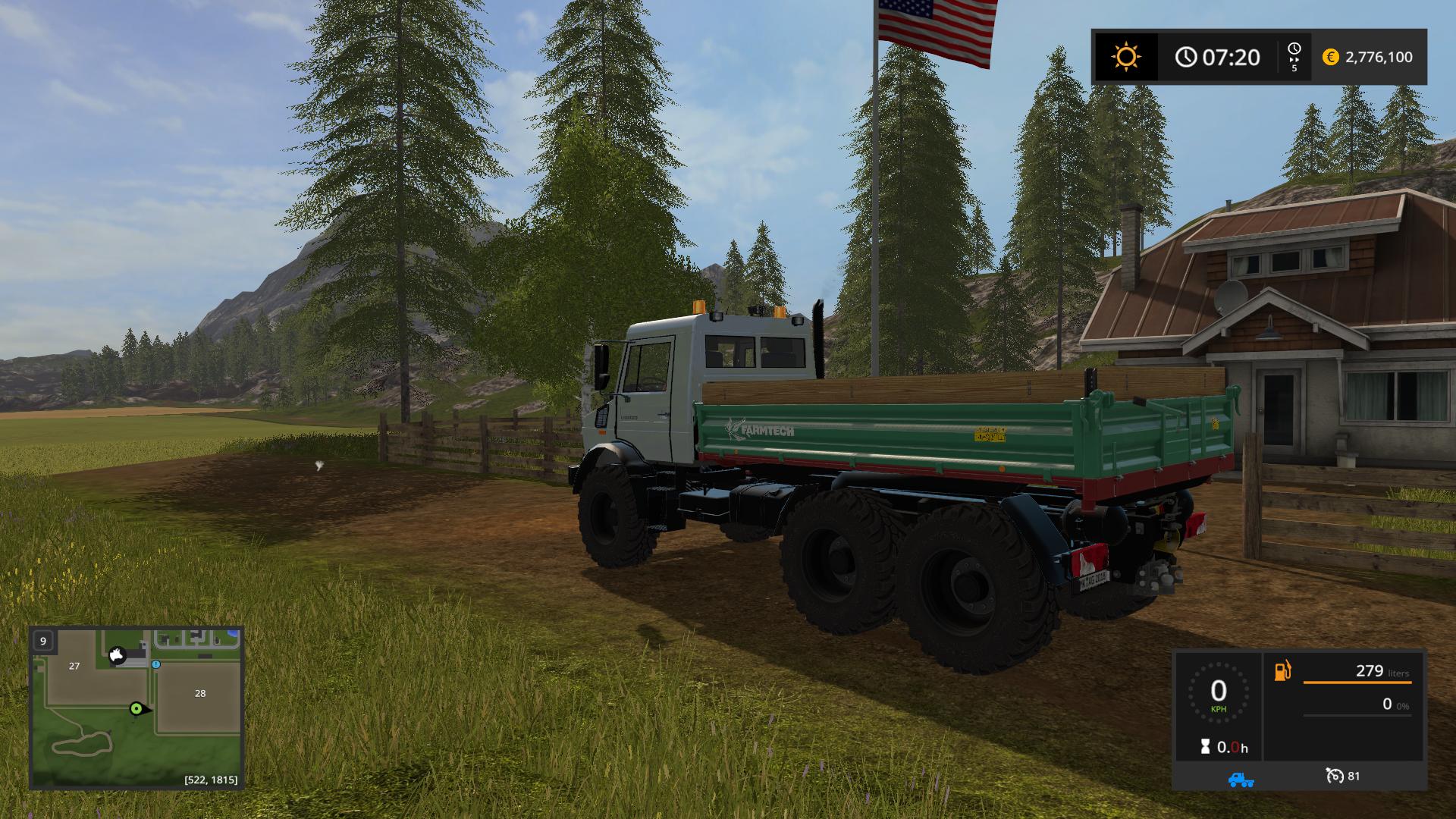This screenshot has width=1456, height=819.
Task: Select the pig marker on the minimap
Action: click(117, 654)
